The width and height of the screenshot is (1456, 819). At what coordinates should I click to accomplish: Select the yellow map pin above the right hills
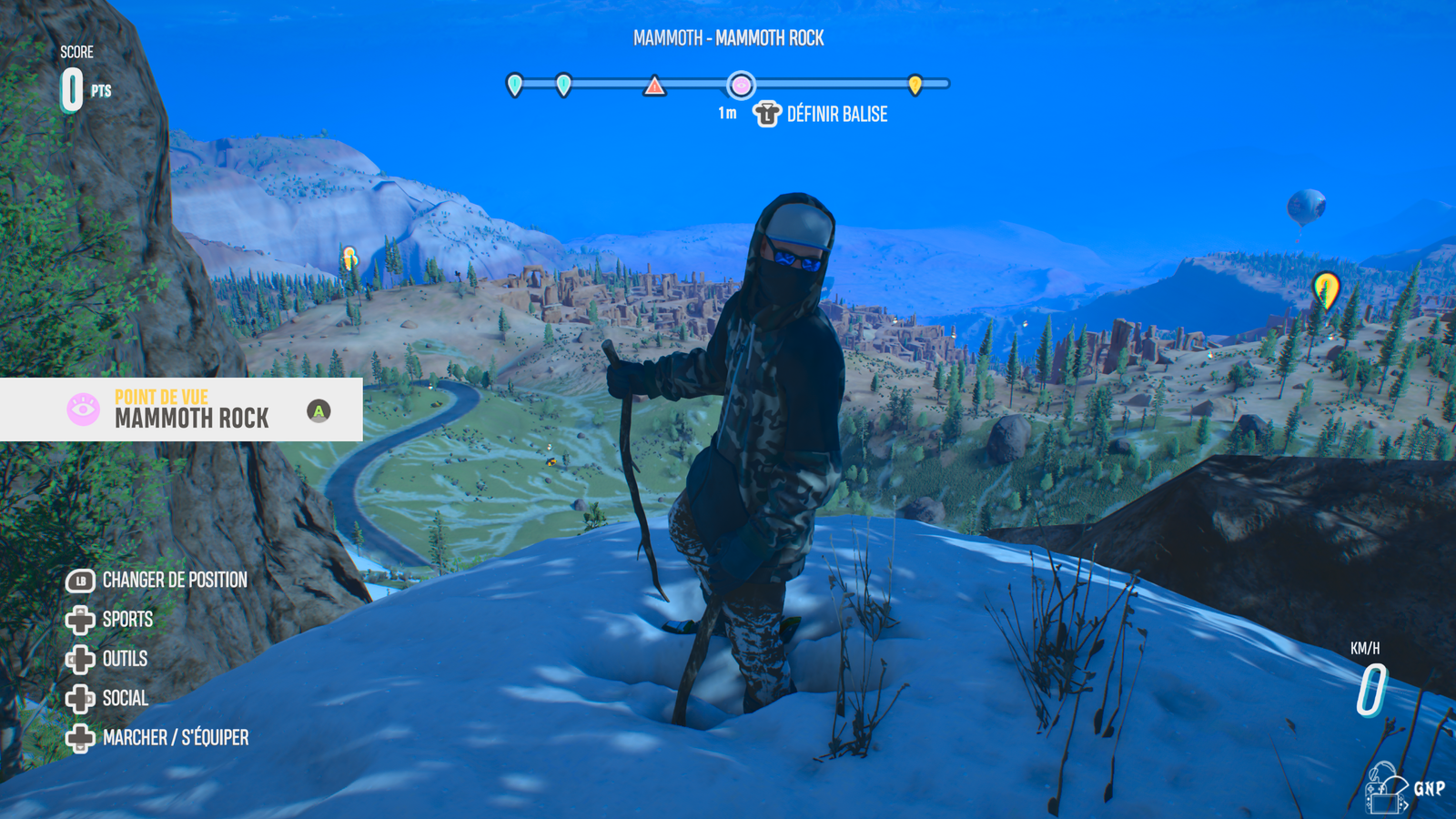(x=1326, y=289)
